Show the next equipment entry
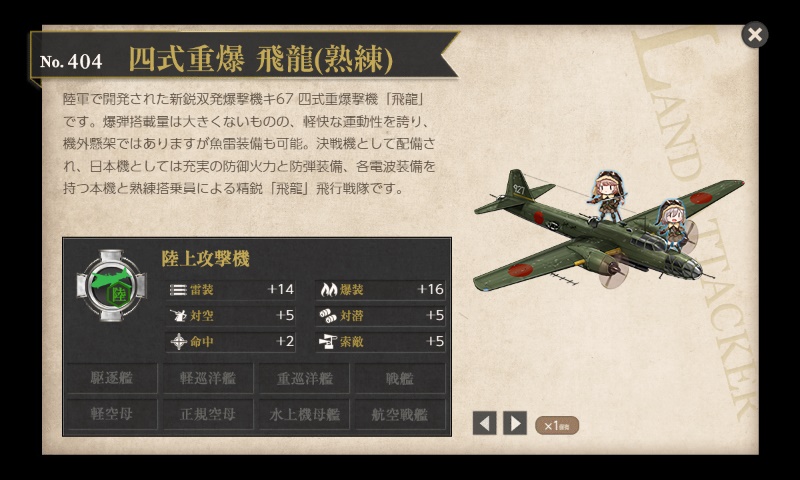This screenshot has height=480, width=800. click(x=515, y=423)
